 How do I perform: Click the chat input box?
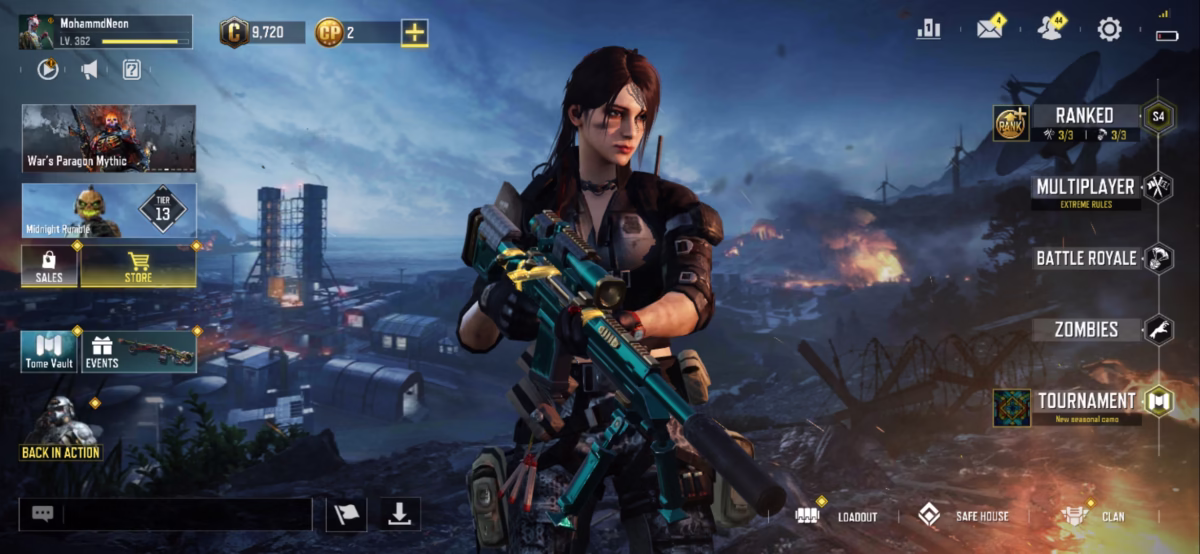click(x=186, y=514)
